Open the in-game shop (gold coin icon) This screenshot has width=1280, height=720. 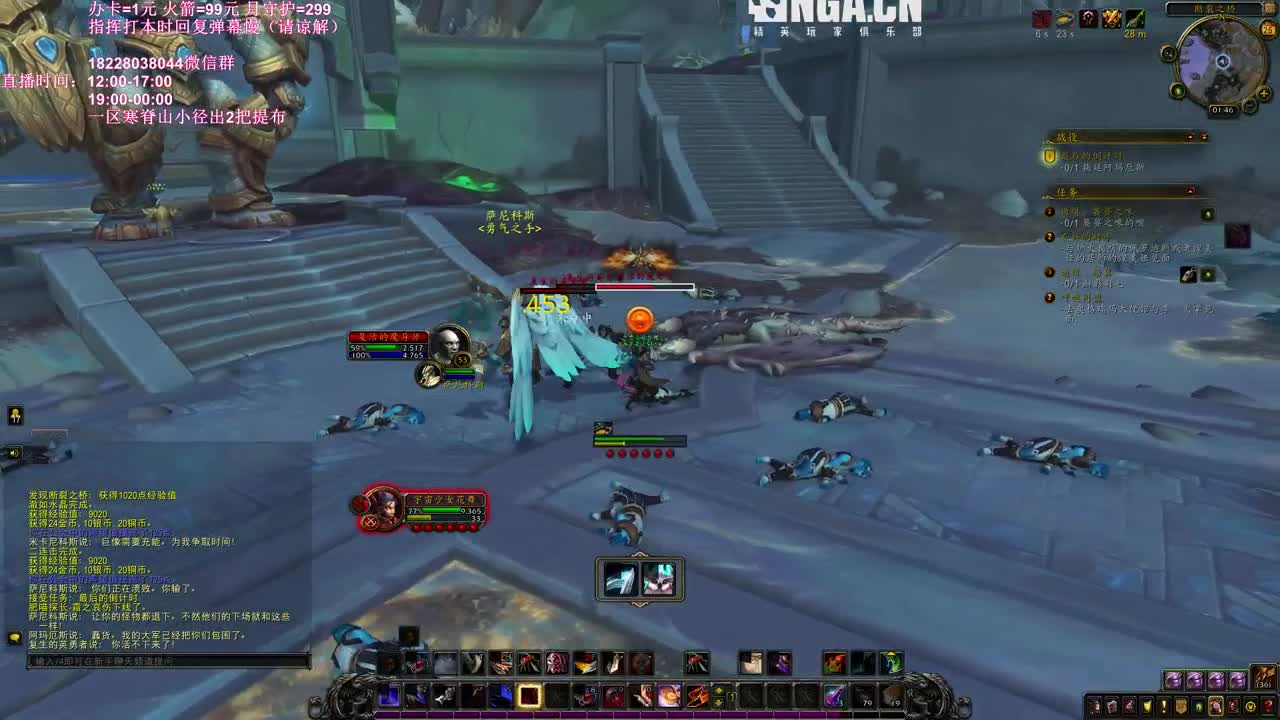coord(1250,705)
